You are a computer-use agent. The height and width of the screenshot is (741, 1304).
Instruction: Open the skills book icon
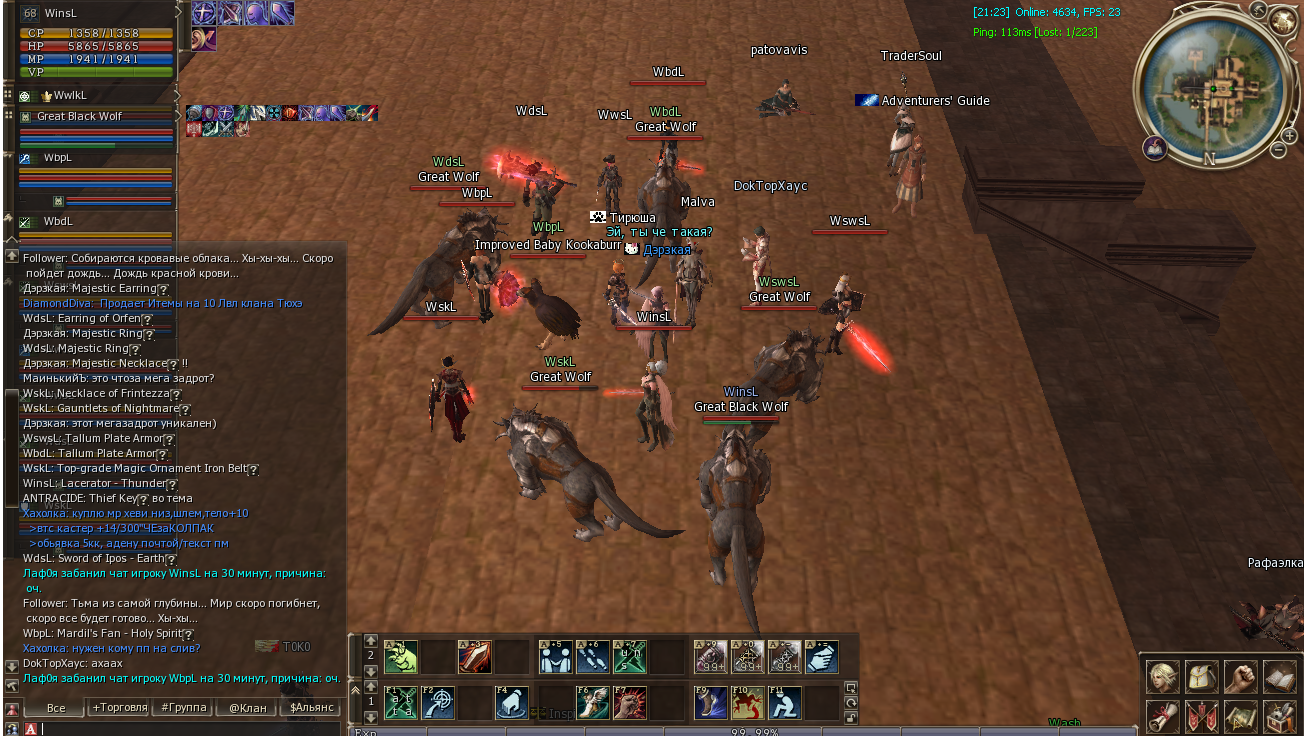click(x=1280, y=677)
